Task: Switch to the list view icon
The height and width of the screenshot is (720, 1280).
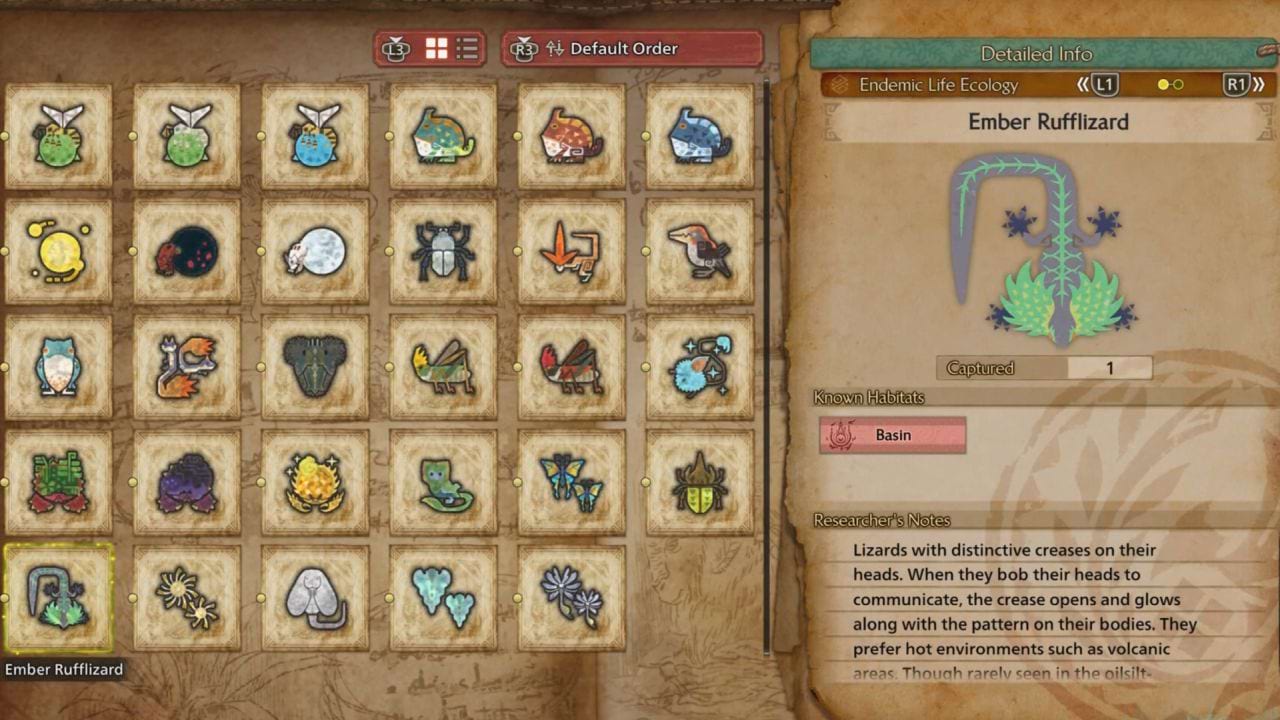Action: 467,49
